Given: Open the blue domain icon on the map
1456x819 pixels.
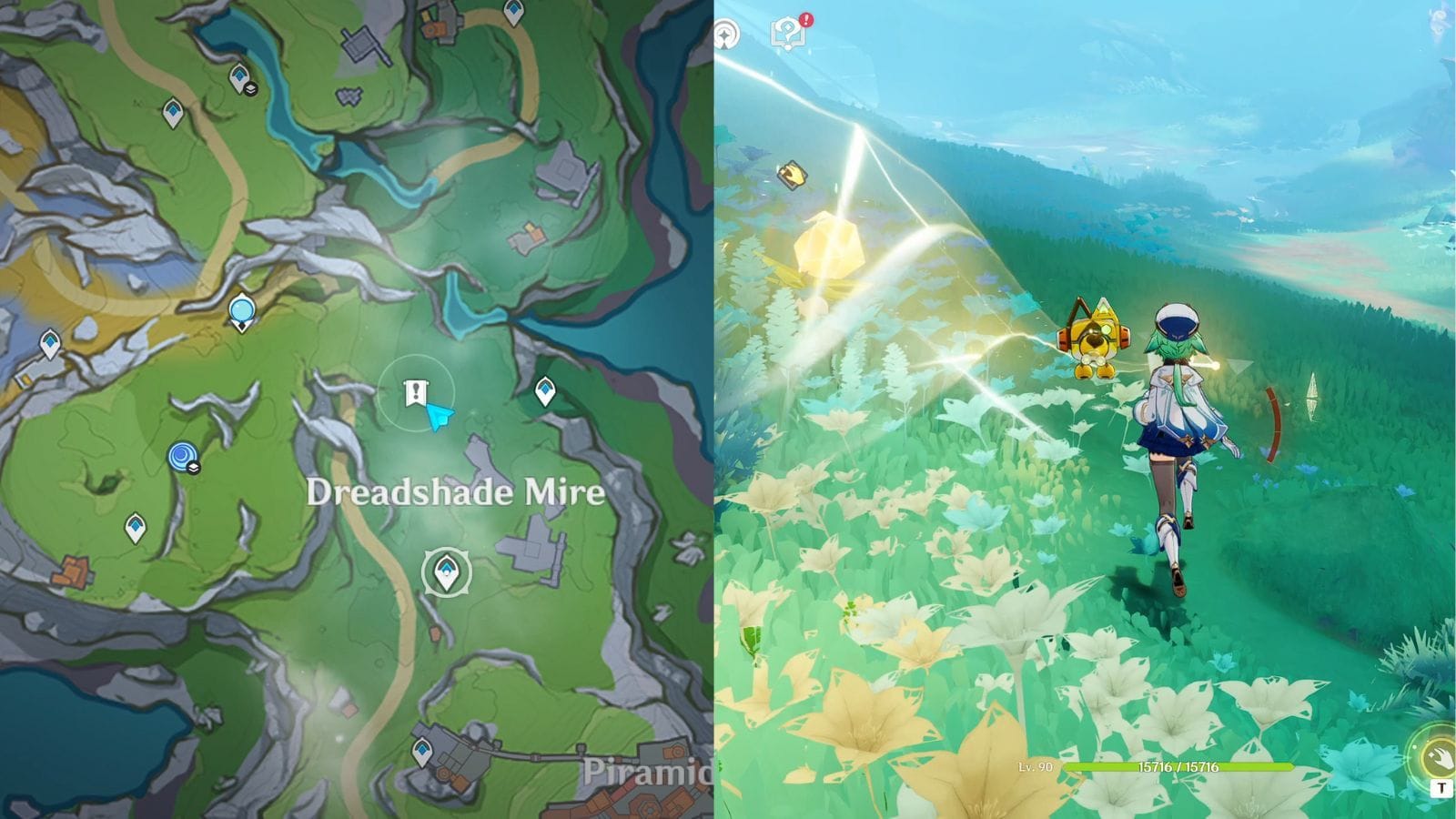Looking at the screenshot, I should pyautogui.click(x=179, y=455).
